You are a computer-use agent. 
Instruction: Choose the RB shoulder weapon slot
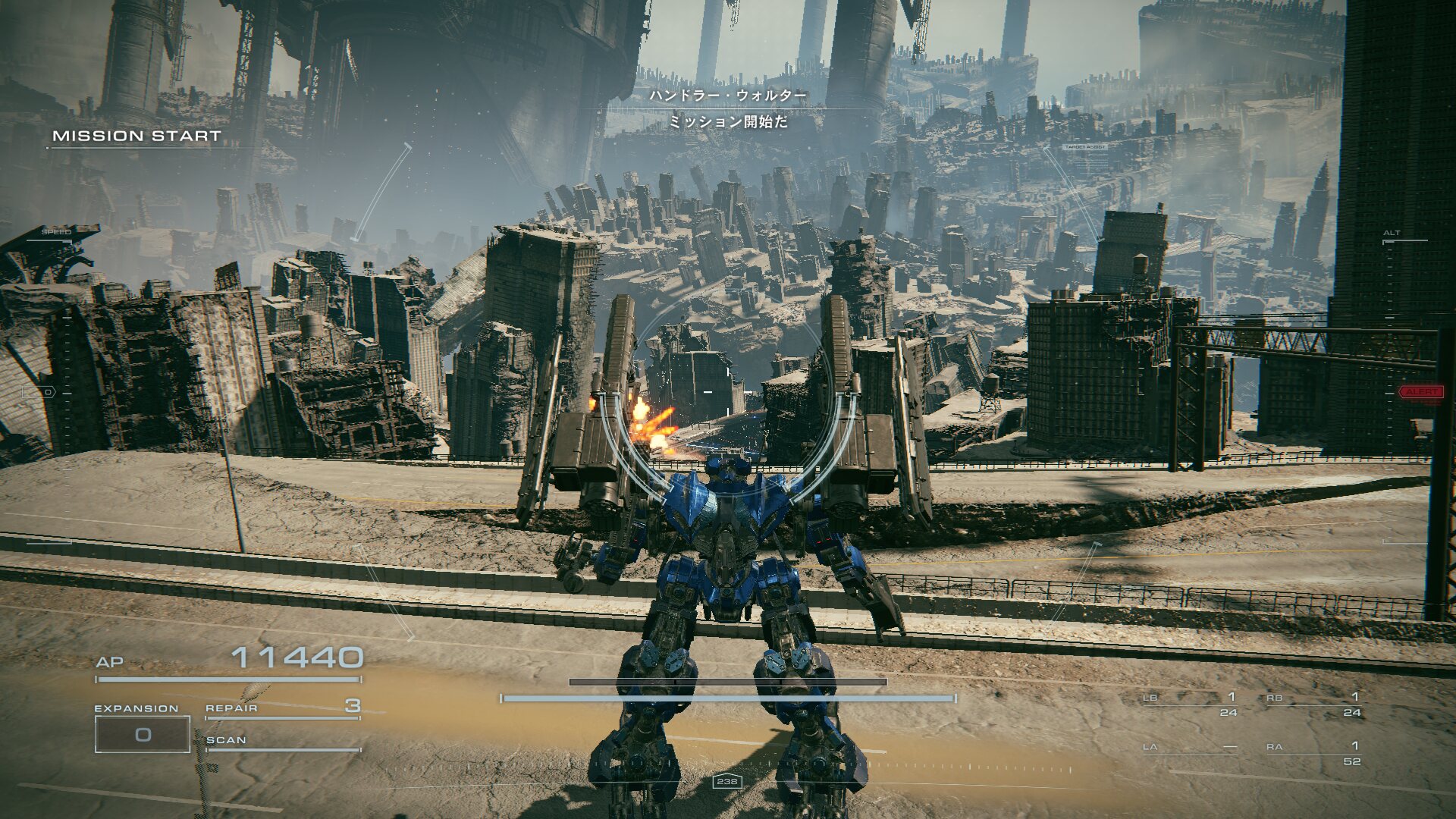1313,704
